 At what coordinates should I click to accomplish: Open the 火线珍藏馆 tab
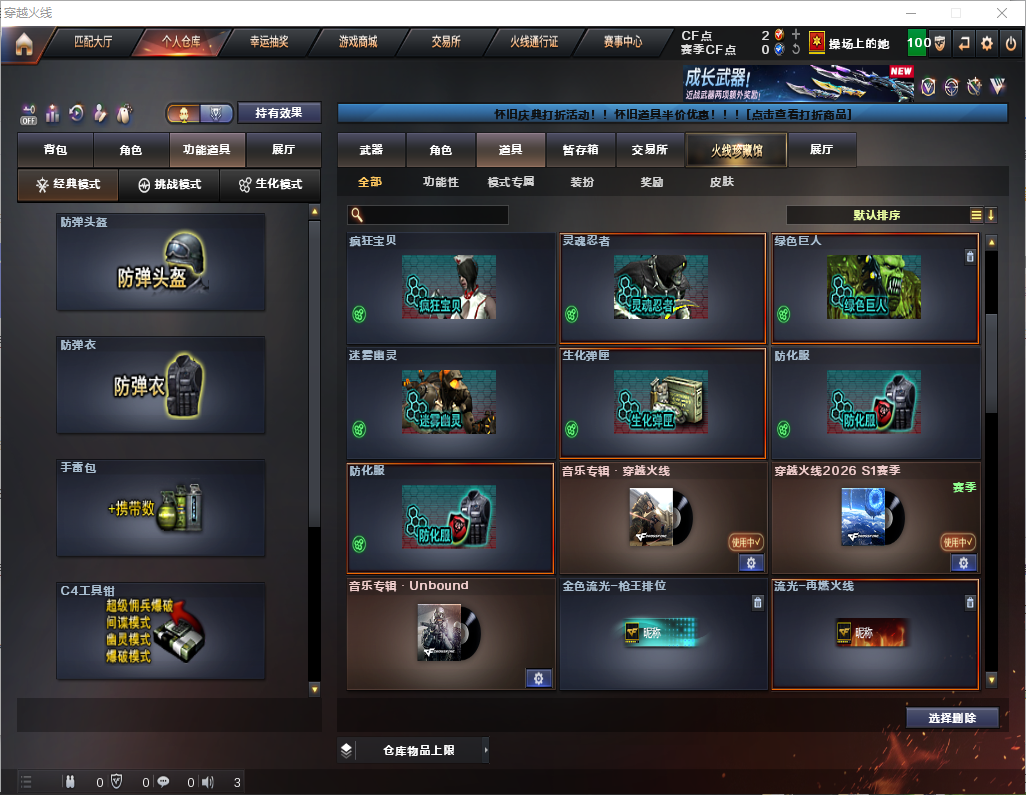tap(736, 150)
